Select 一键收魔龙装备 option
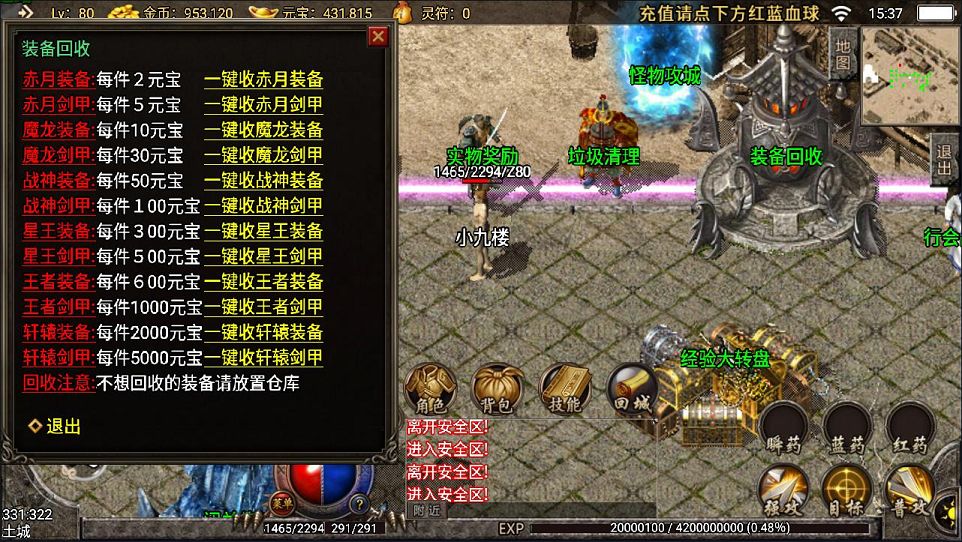962x542 pixels. click(263, 130)
